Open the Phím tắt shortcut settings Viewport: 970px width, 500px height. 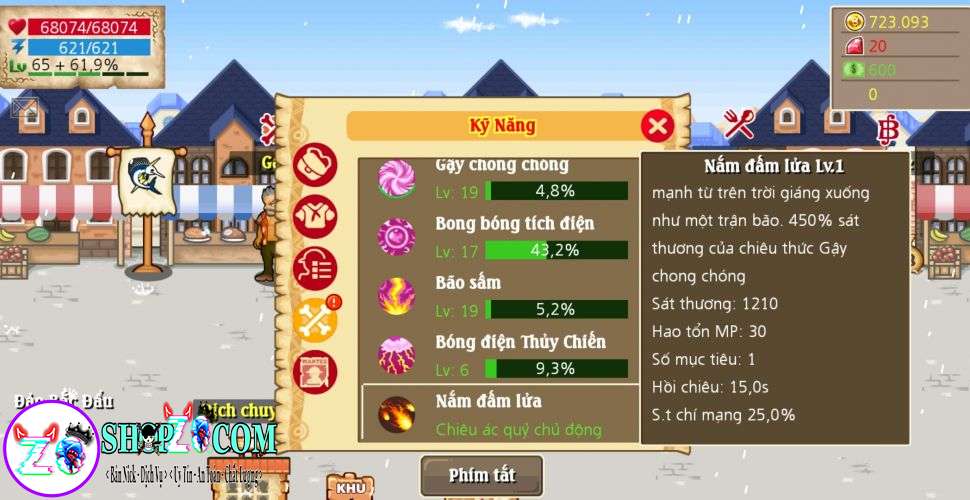pos(481,475)
